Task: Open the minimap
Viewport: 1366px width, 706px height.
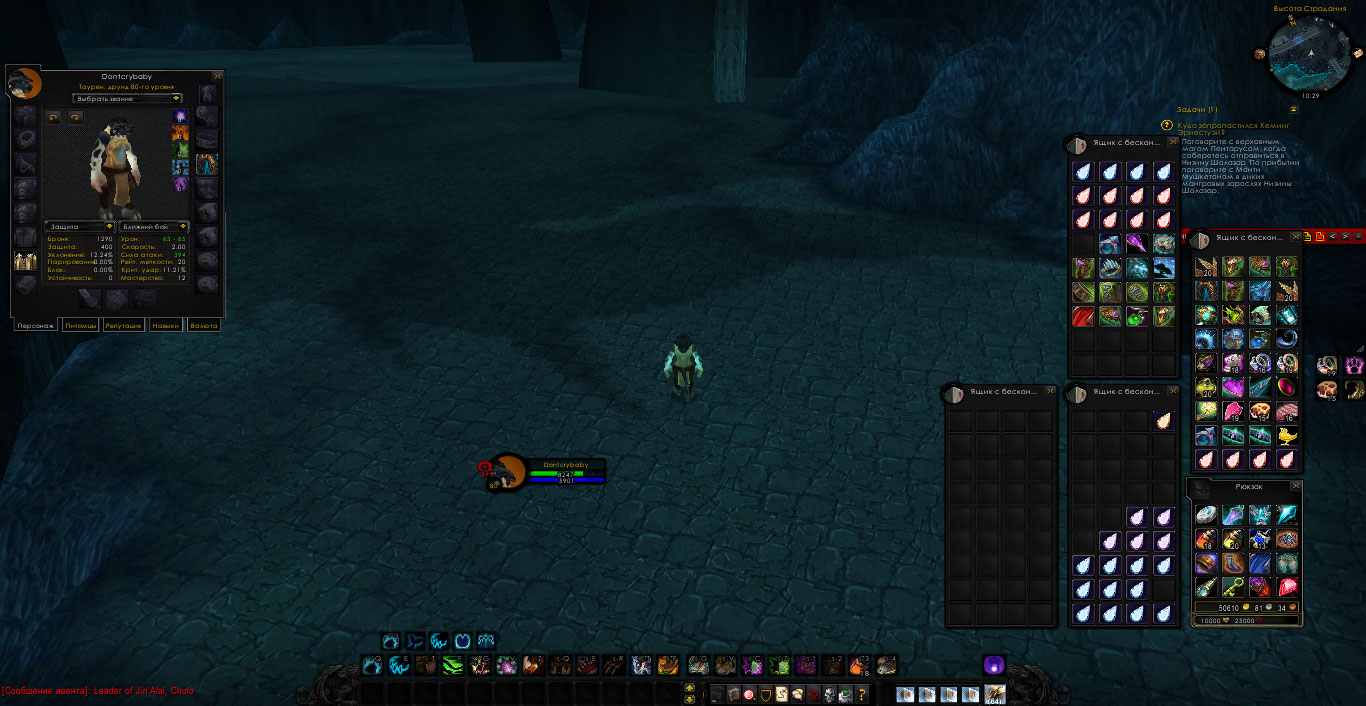Action: click(1308, 53)
